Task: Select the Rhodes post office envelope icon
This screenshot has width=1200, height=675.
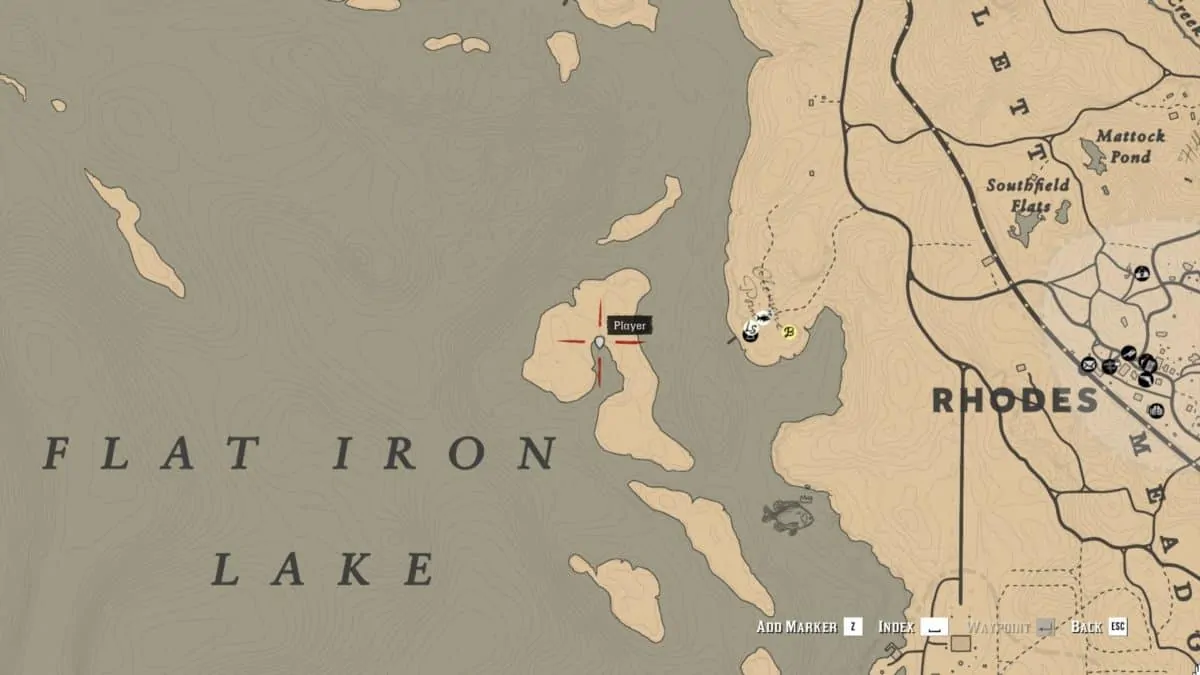Action: point(1088,366)
